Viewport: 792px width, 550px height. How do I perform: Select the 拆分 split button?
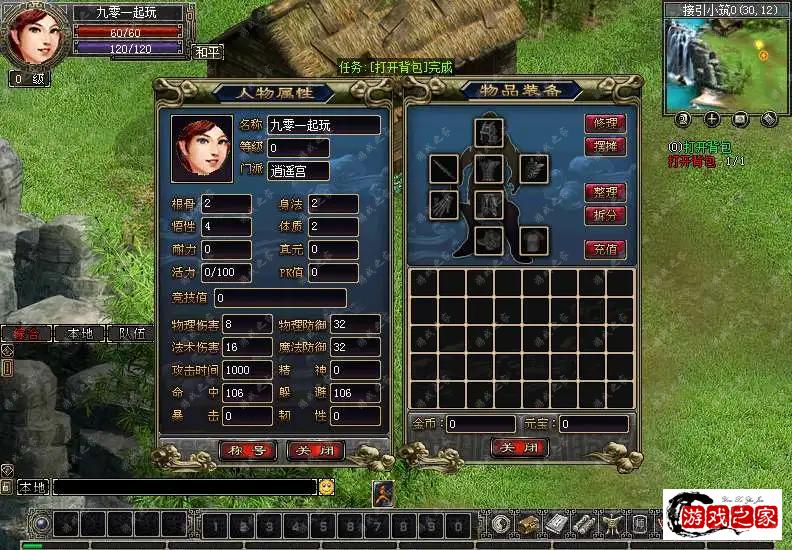[606, 215]
